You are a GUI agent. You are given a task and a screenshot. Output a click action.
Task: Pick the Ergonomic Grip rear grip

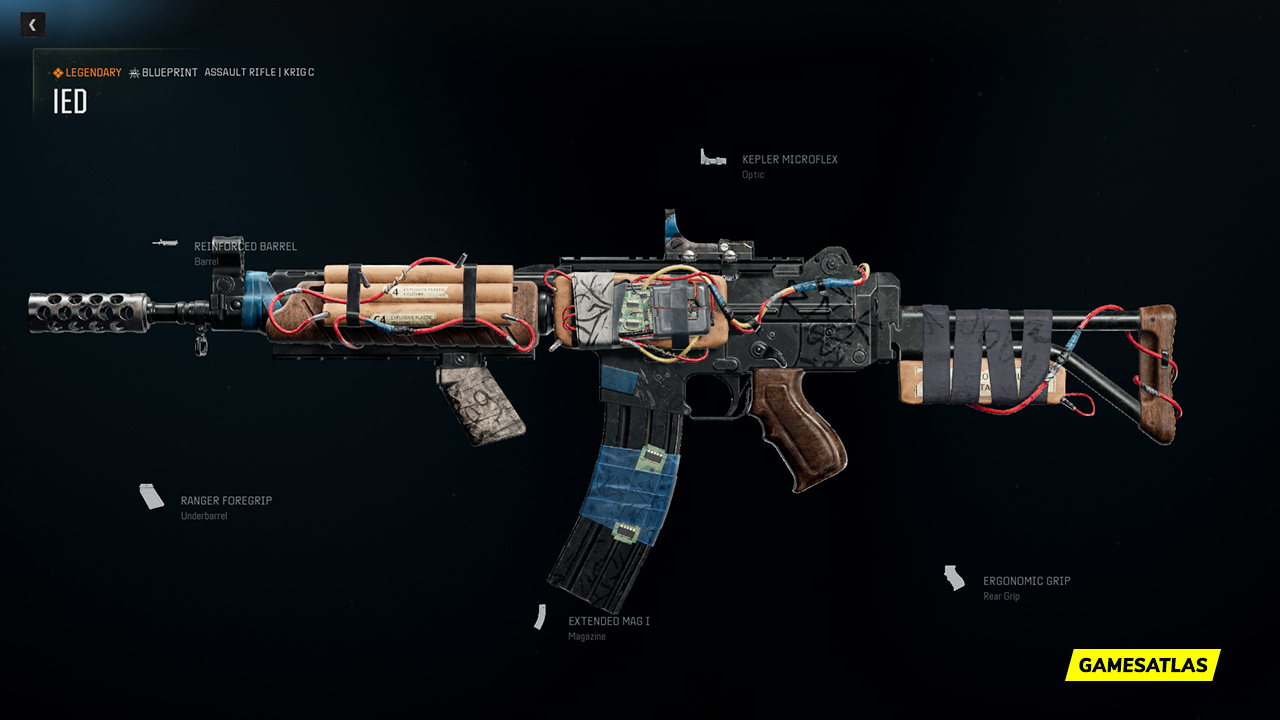coord(1026,581)
